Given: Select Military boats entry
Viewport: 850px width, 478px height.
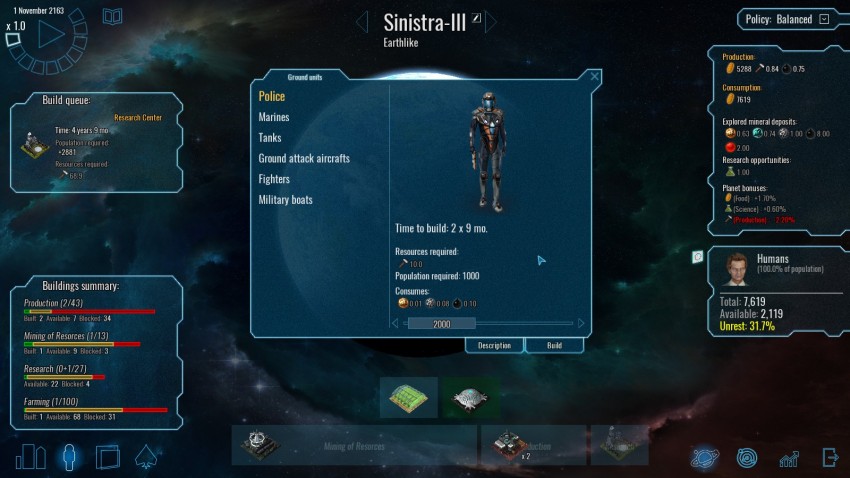Looking at the screenshot, I should point(286,200).
